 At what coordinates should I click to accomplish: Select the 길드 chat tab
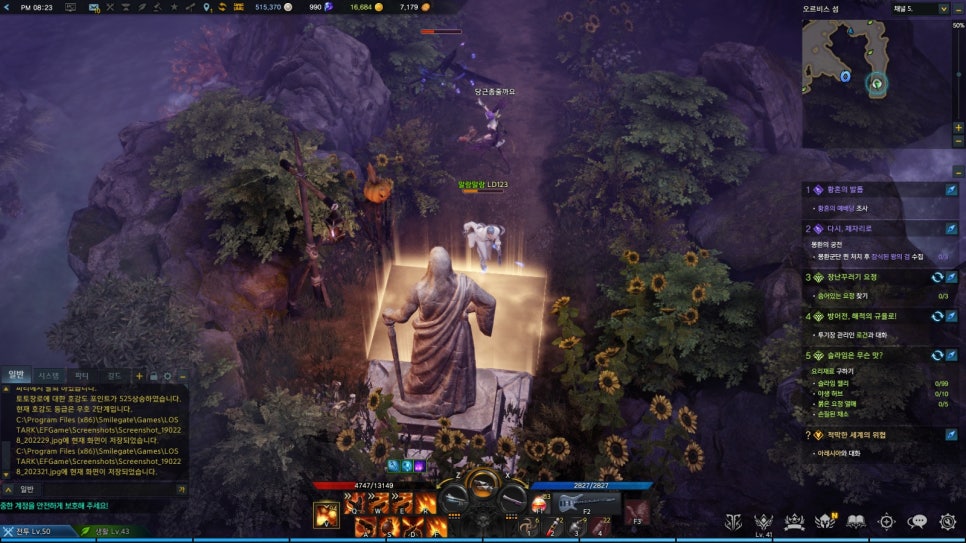point(113,375)
